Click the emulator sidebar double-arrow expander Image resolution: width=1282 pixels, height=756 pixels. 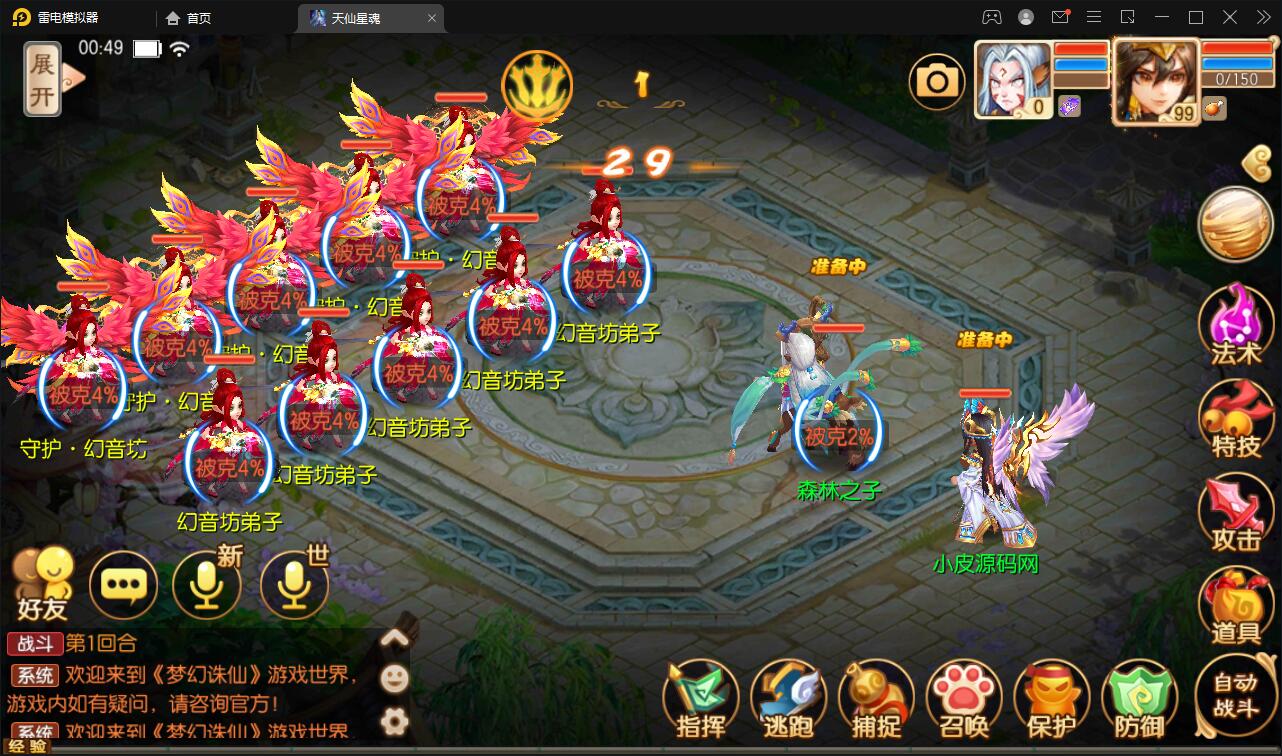pyautogui.click(x=1262, y=17)
